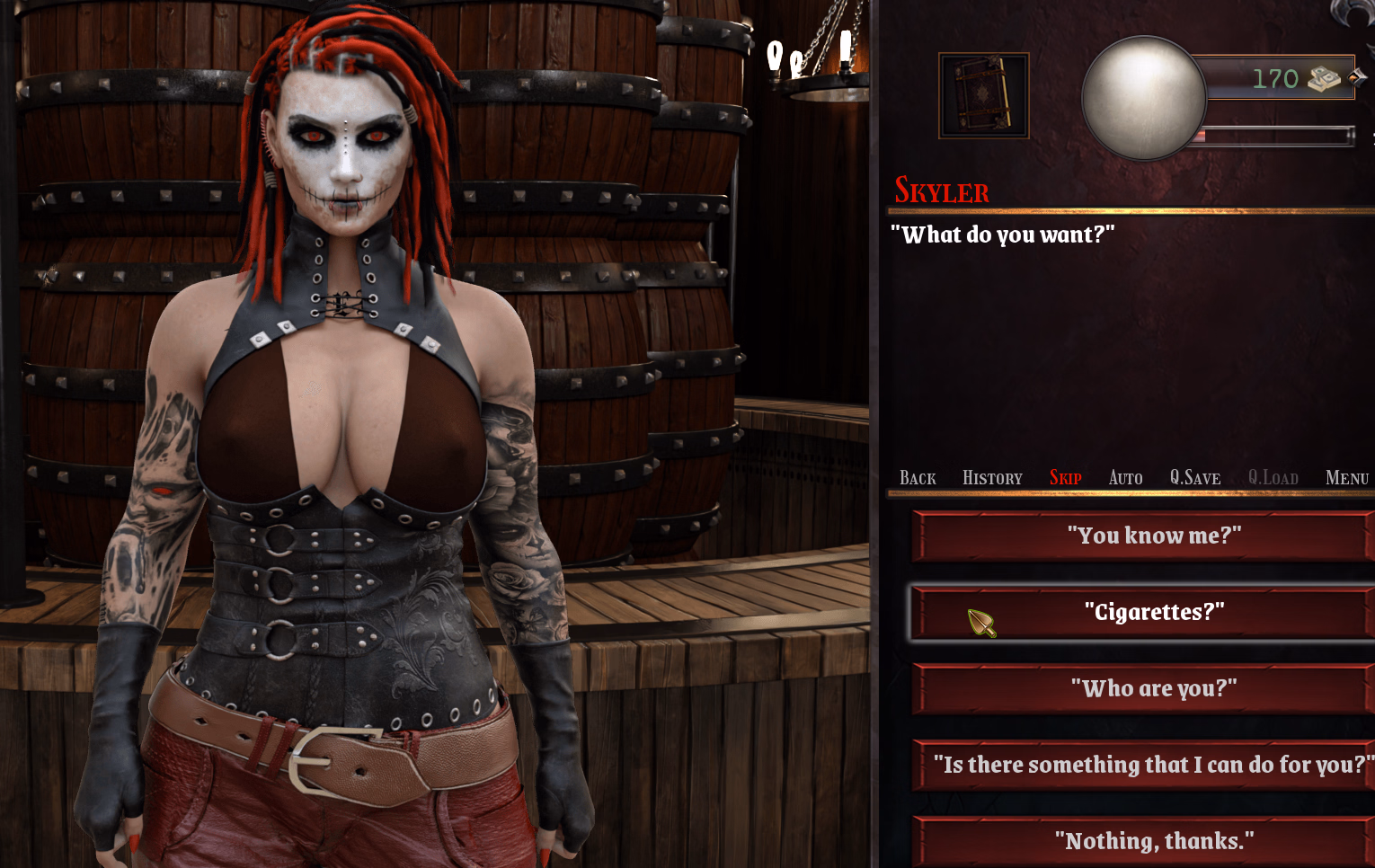Open the game Menu

tap(1346, 478)
